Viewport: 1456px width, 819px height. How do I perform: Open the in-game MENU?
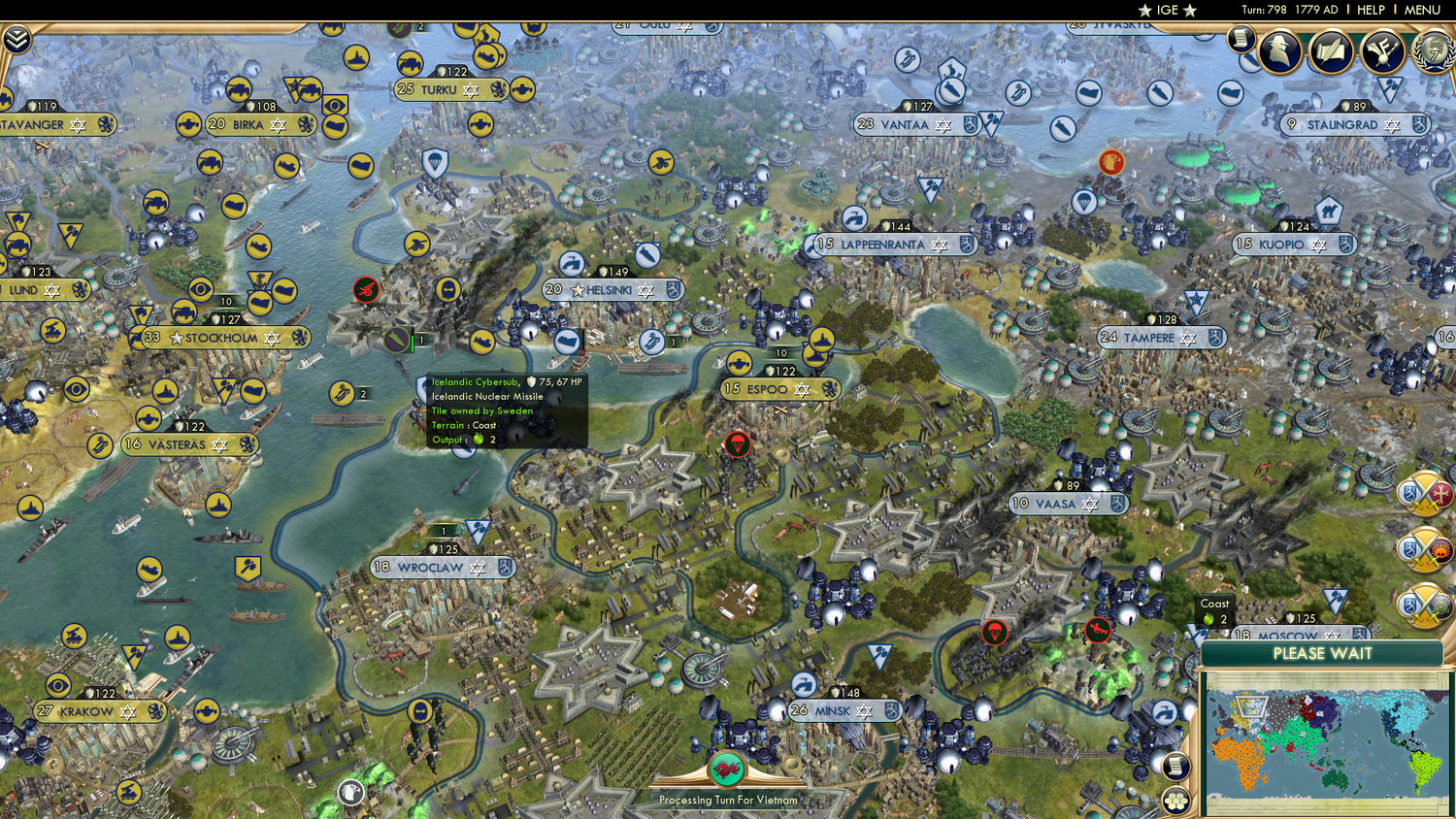click(1420, 10)
